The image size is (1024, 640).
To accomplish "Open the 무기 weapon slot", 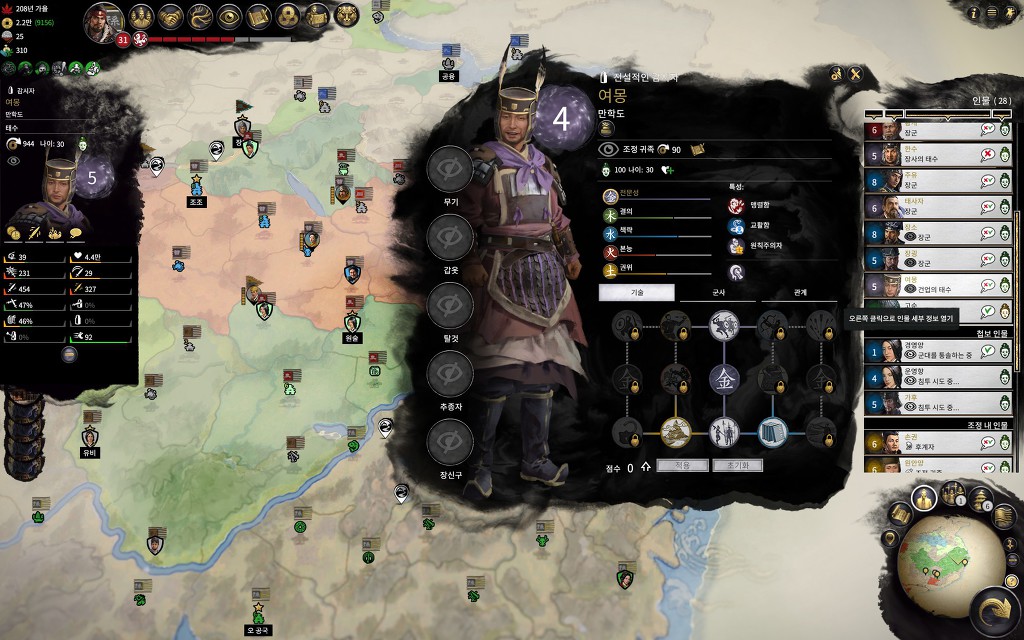I will pos(450,170).
